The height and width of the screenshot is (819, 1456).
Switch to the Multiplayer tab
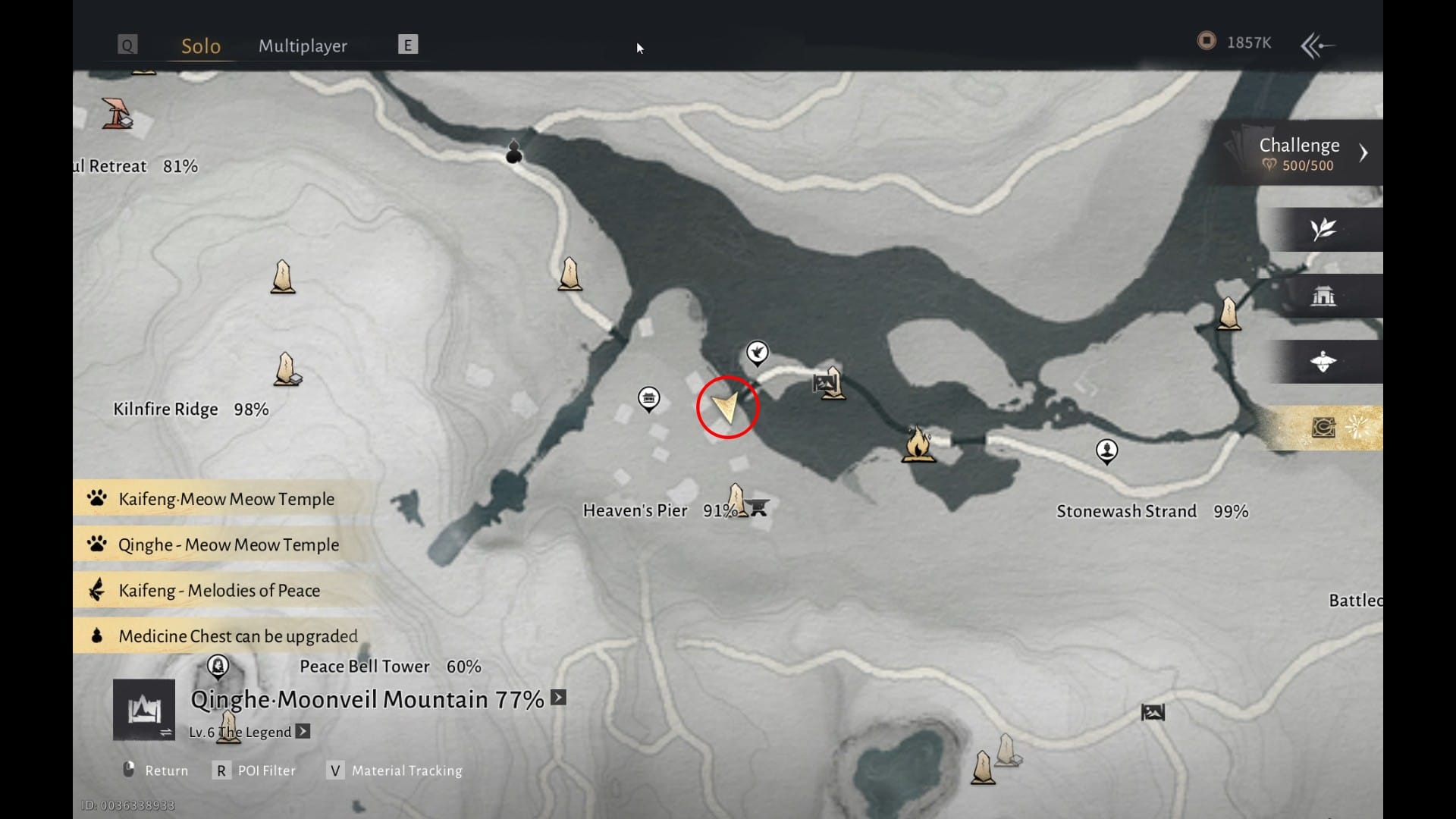[303, 45]
